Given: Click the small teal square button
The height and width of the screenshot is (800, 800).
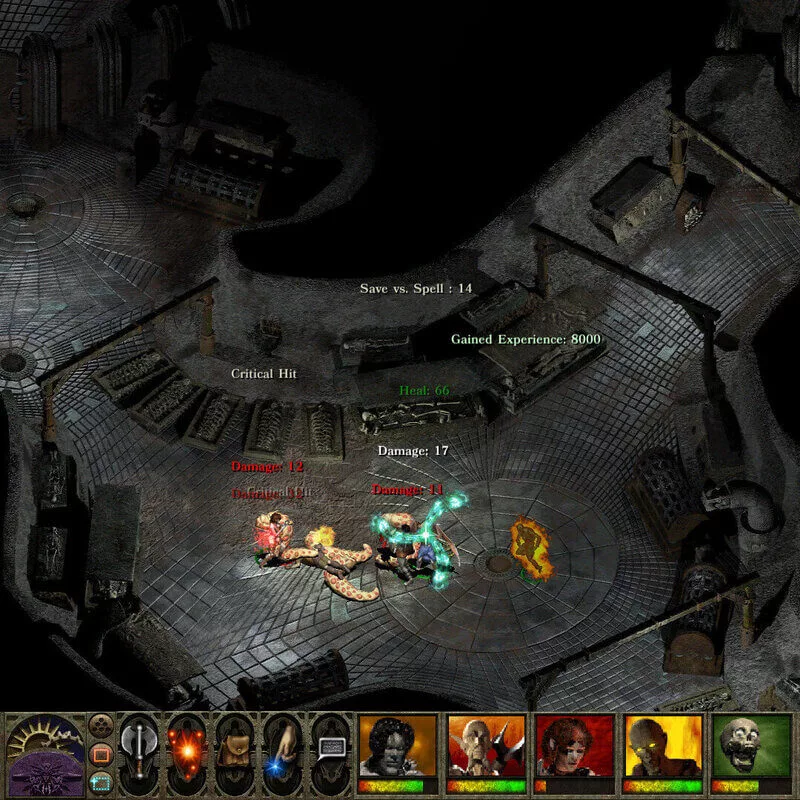Looking at the screenshot, I should click(x=99, y=780).
